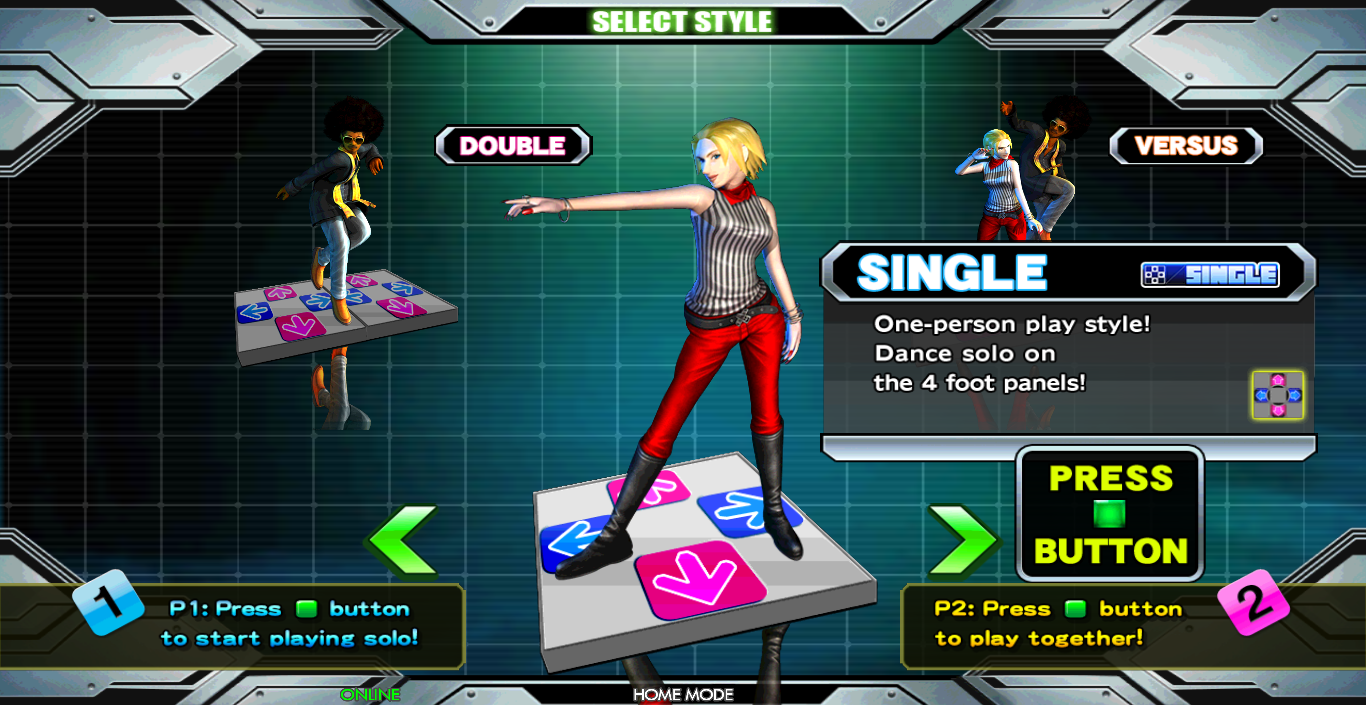Click the green left arrow
Screen dimensions: 1366x705
point(402,540)
